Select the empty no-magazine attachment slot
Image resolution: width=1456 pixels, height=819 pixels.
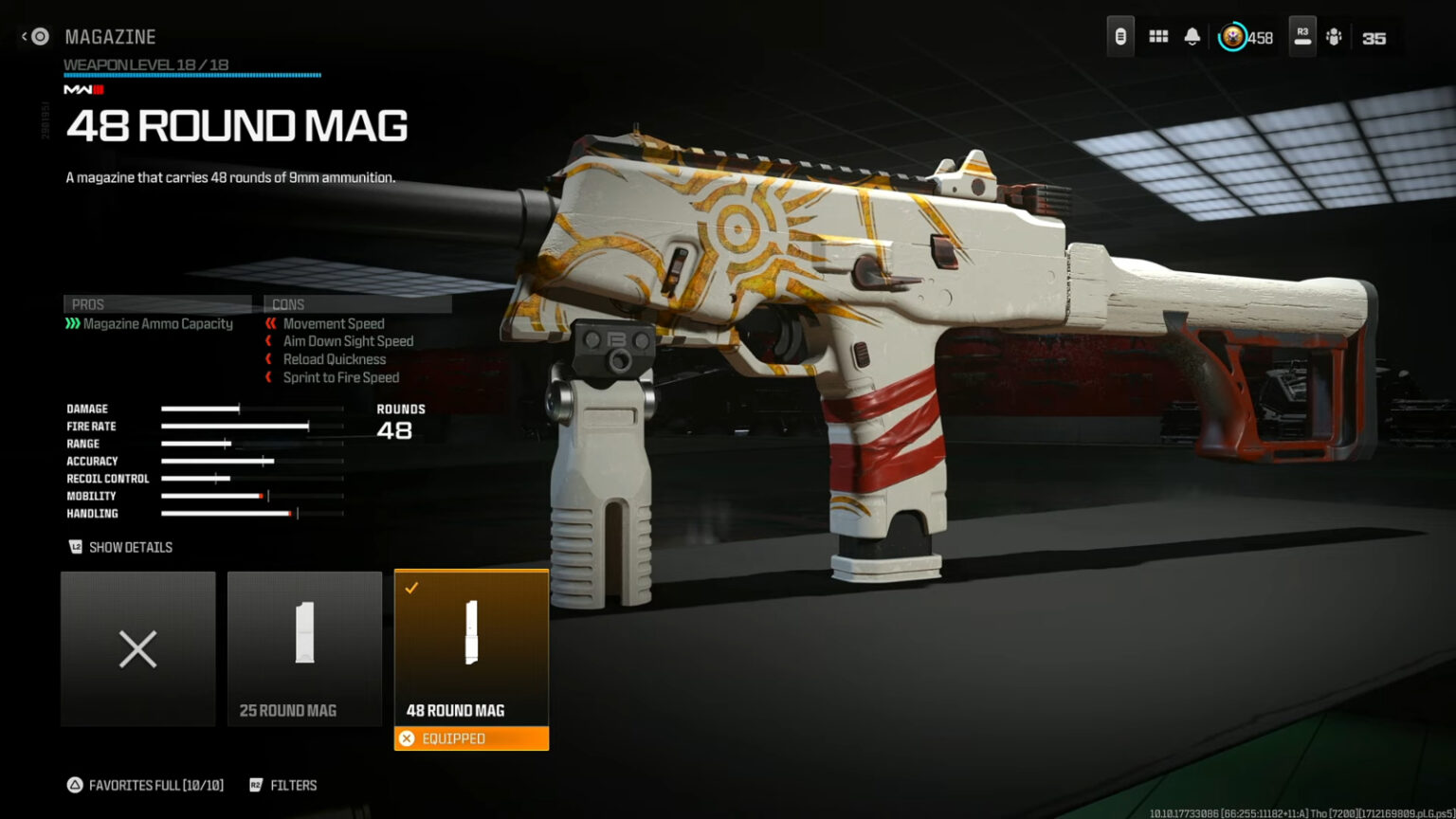click(x=138, y=649)
